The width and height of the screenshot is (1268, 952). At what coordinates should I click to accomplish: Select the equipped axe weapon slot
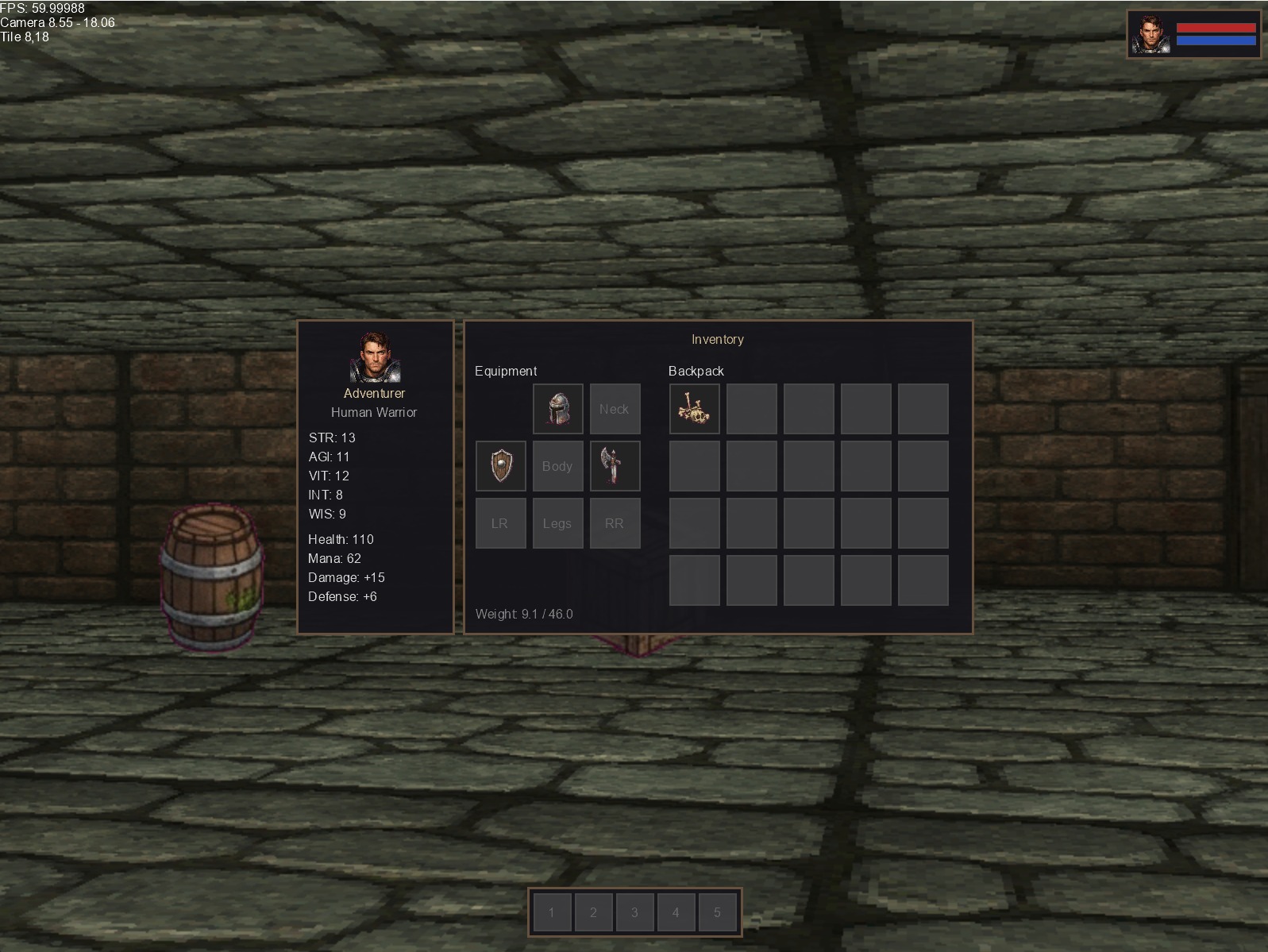pos(615,466)
